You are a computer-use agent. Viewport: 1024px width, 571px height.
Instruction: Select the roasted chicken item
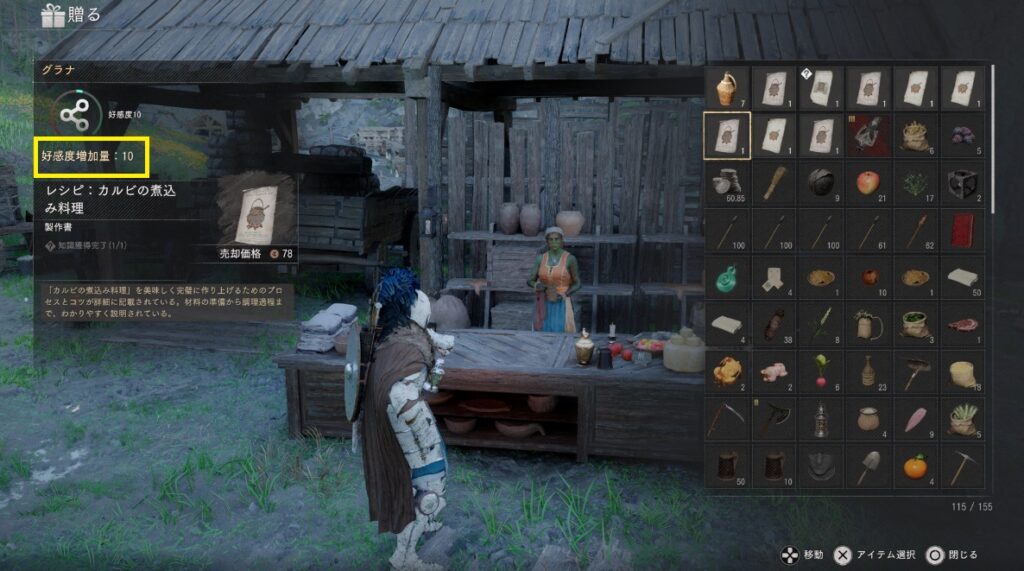coord(727,370)
